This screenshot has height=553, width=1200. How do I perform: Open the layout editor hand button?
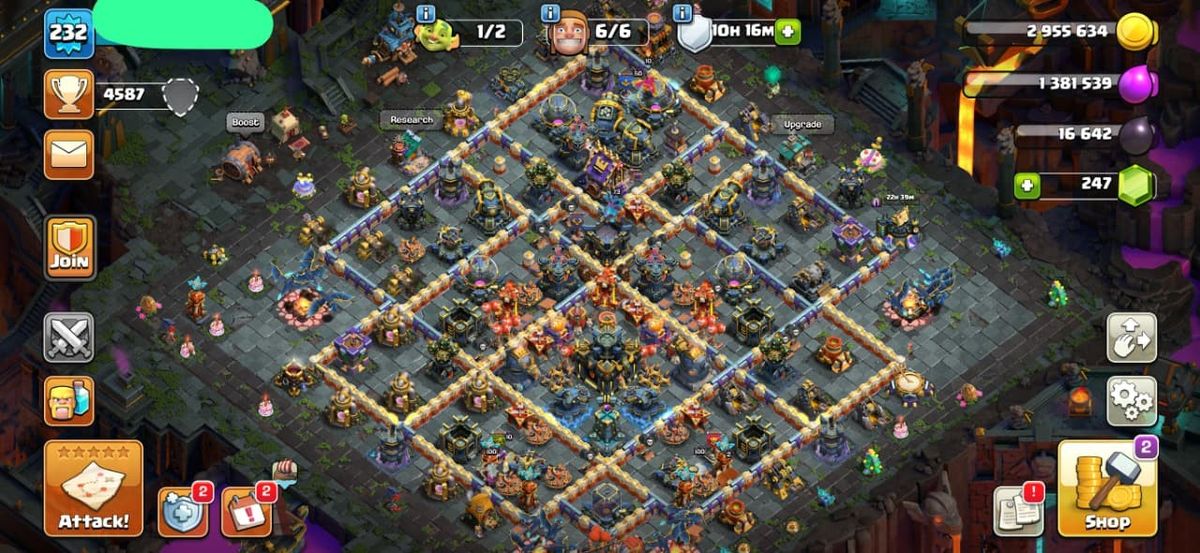coord(1131,338)
